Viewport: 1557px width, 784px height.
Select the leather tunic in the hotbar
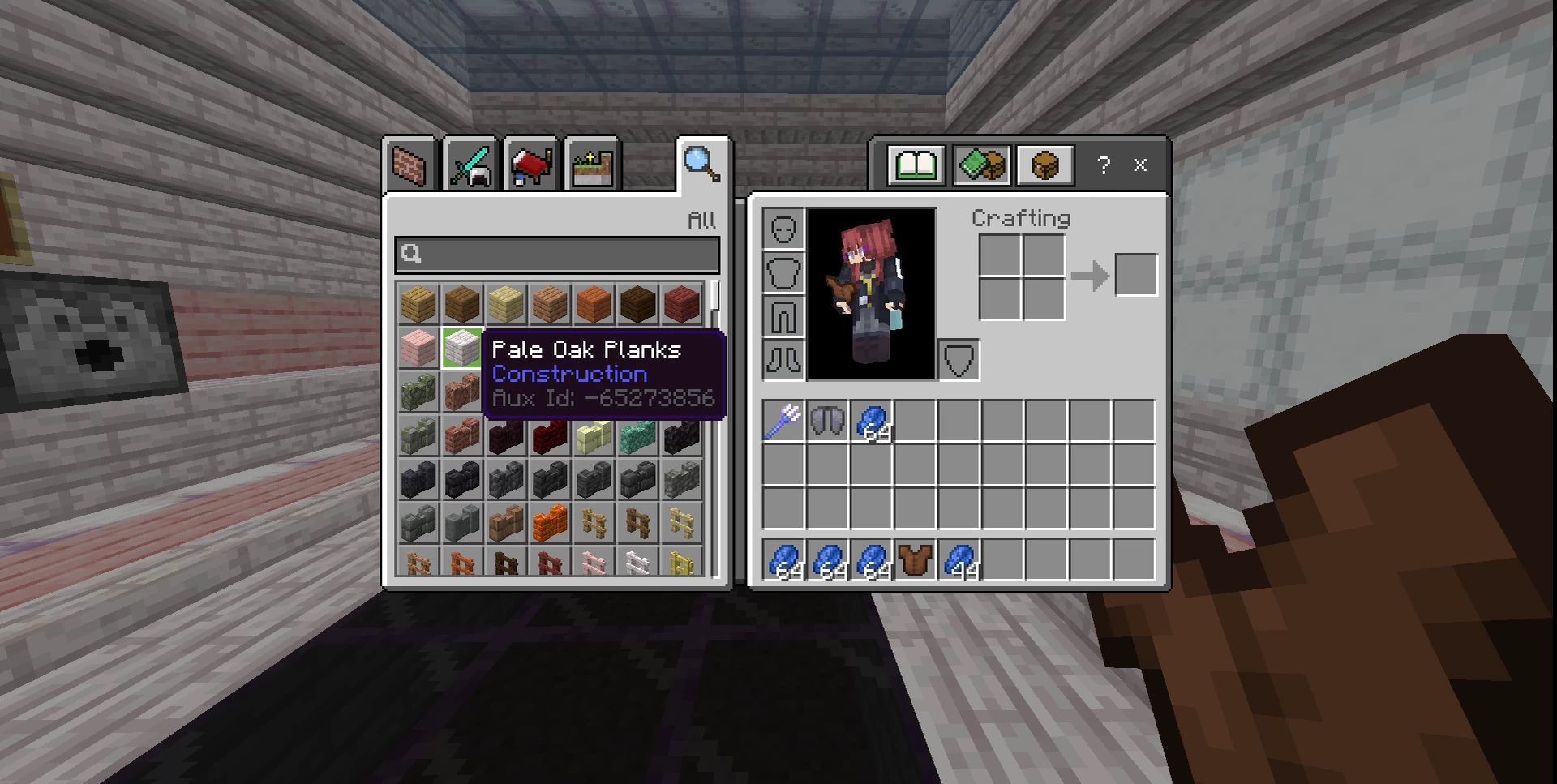[915, 560]
